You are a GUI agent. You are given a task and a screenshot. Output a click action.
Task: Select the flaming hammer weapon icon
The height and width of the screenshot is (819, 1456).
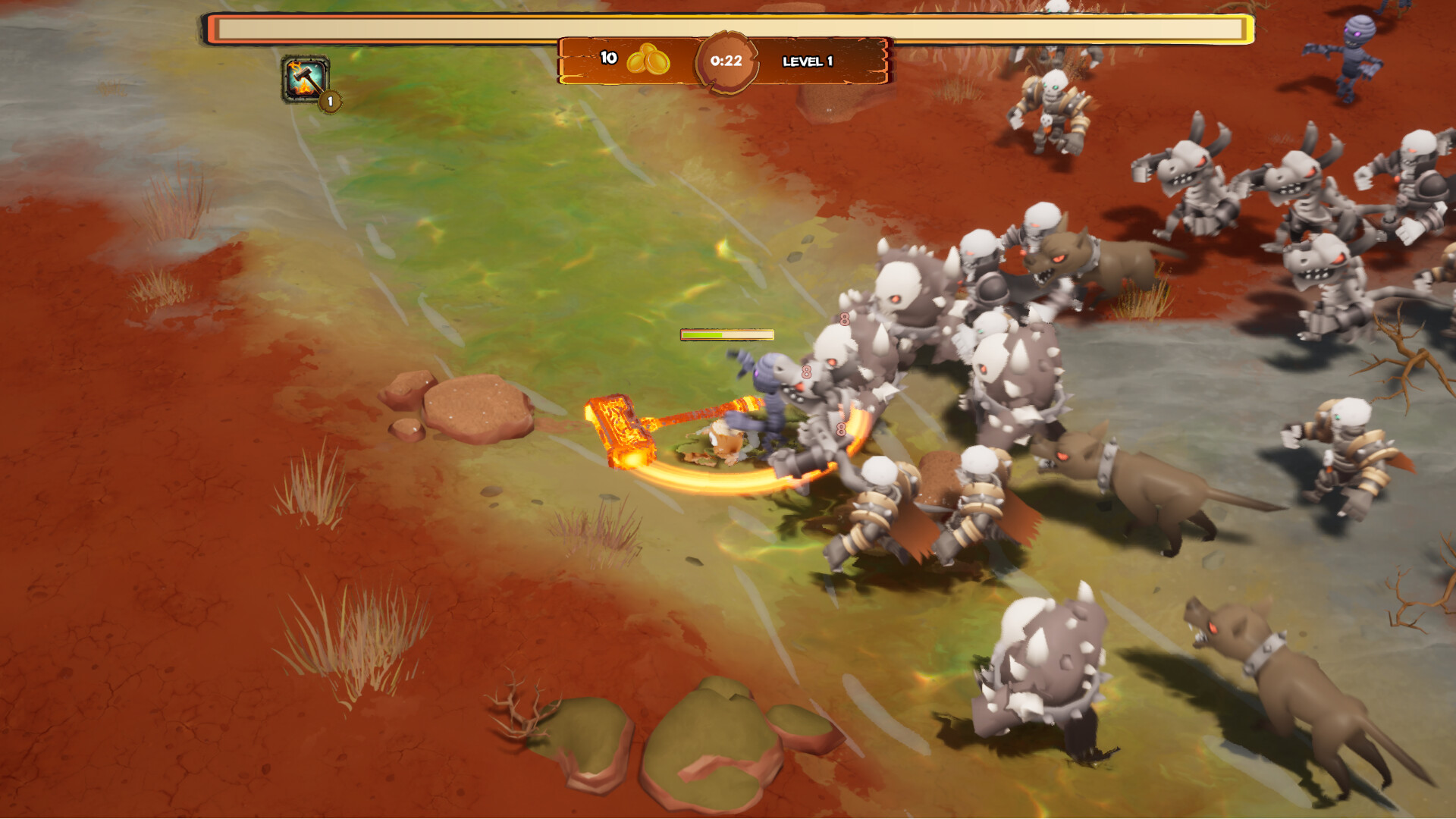[305, 79]
